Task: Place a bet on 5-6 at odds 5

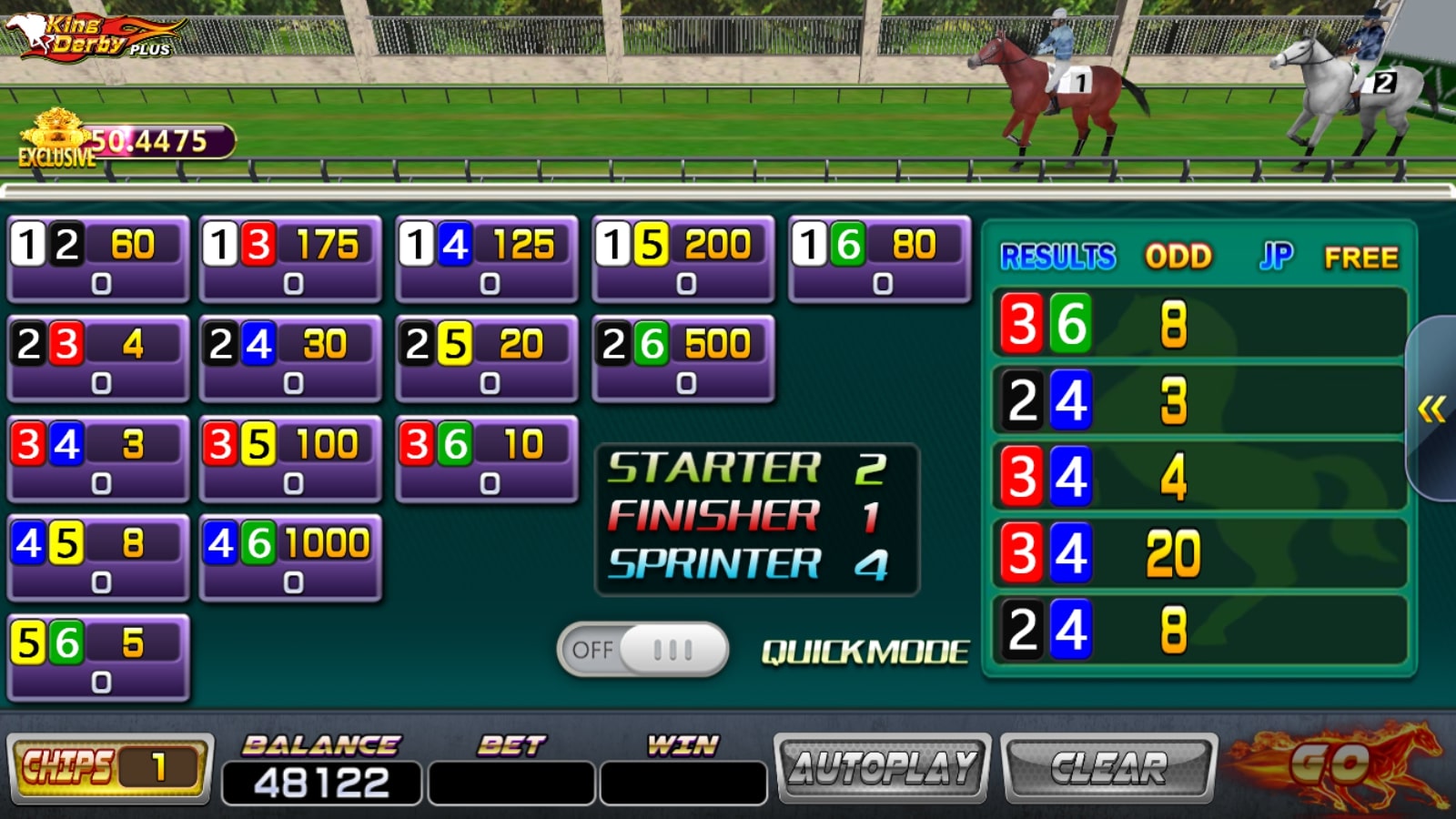Action: coord(98,658)
